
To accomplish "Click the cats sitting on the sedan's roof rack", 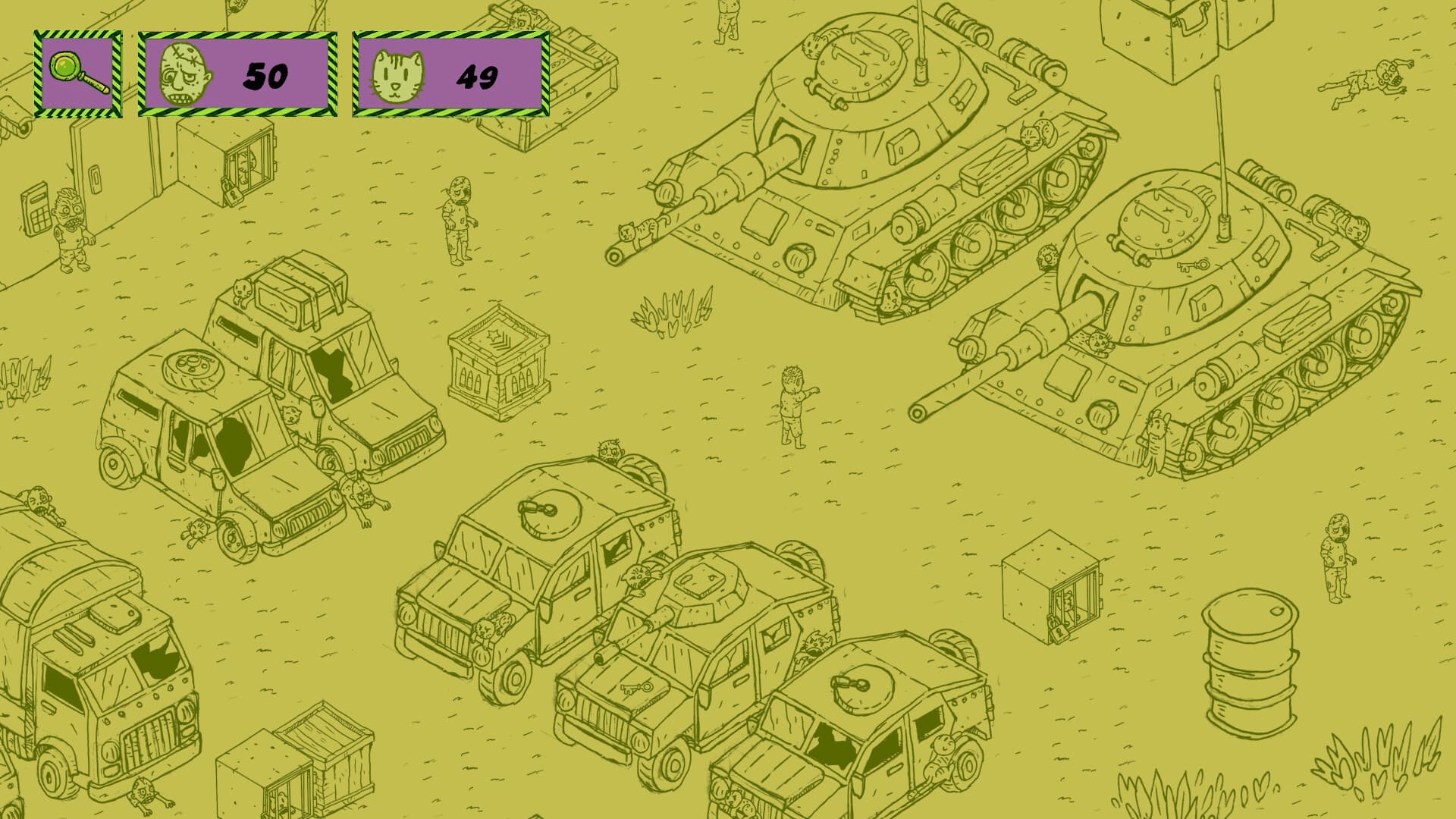I will click(243, 290).
